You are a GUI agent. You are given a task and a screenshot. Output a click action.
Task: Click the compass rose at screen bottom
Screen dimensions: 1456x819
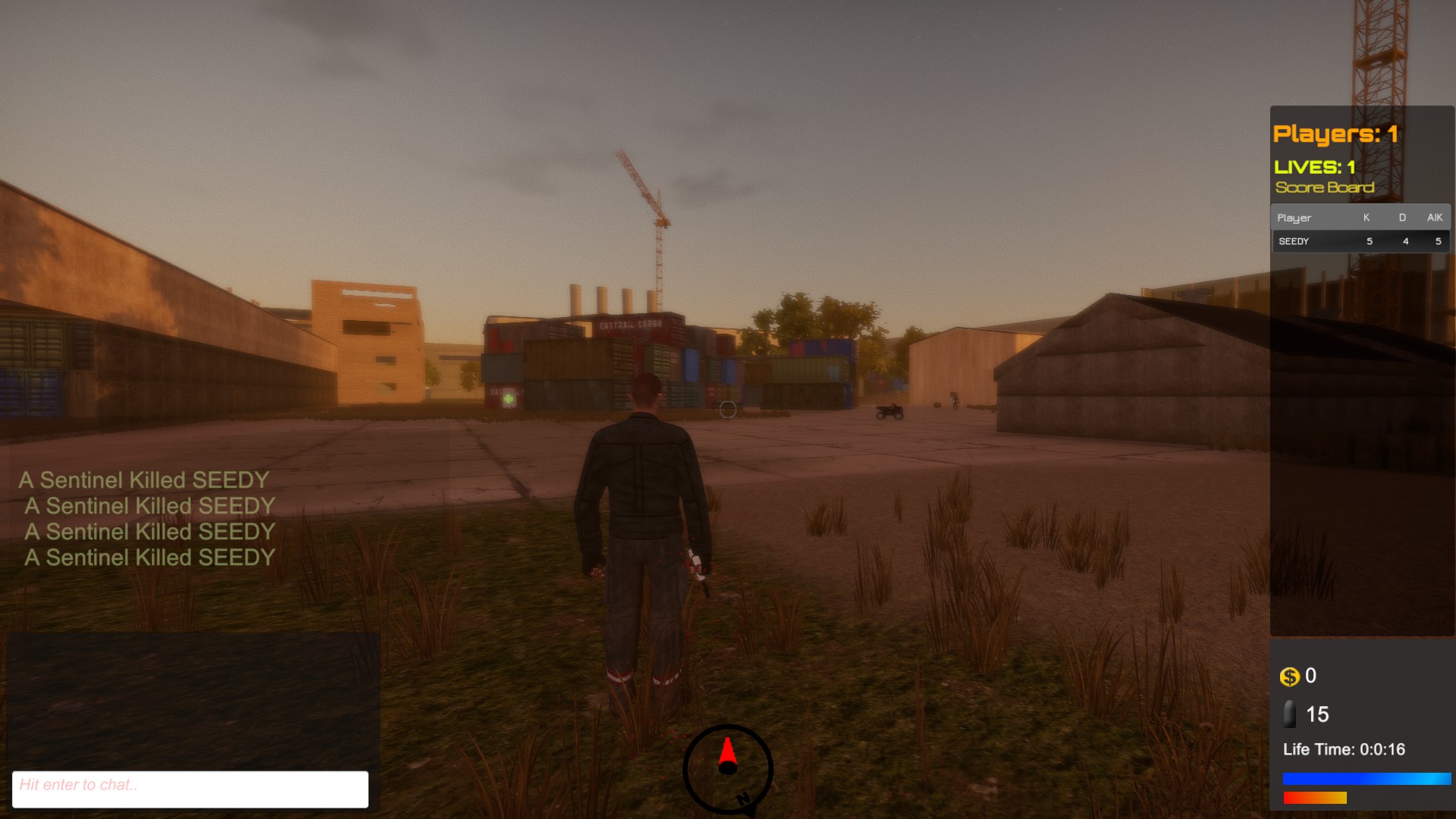729,768
